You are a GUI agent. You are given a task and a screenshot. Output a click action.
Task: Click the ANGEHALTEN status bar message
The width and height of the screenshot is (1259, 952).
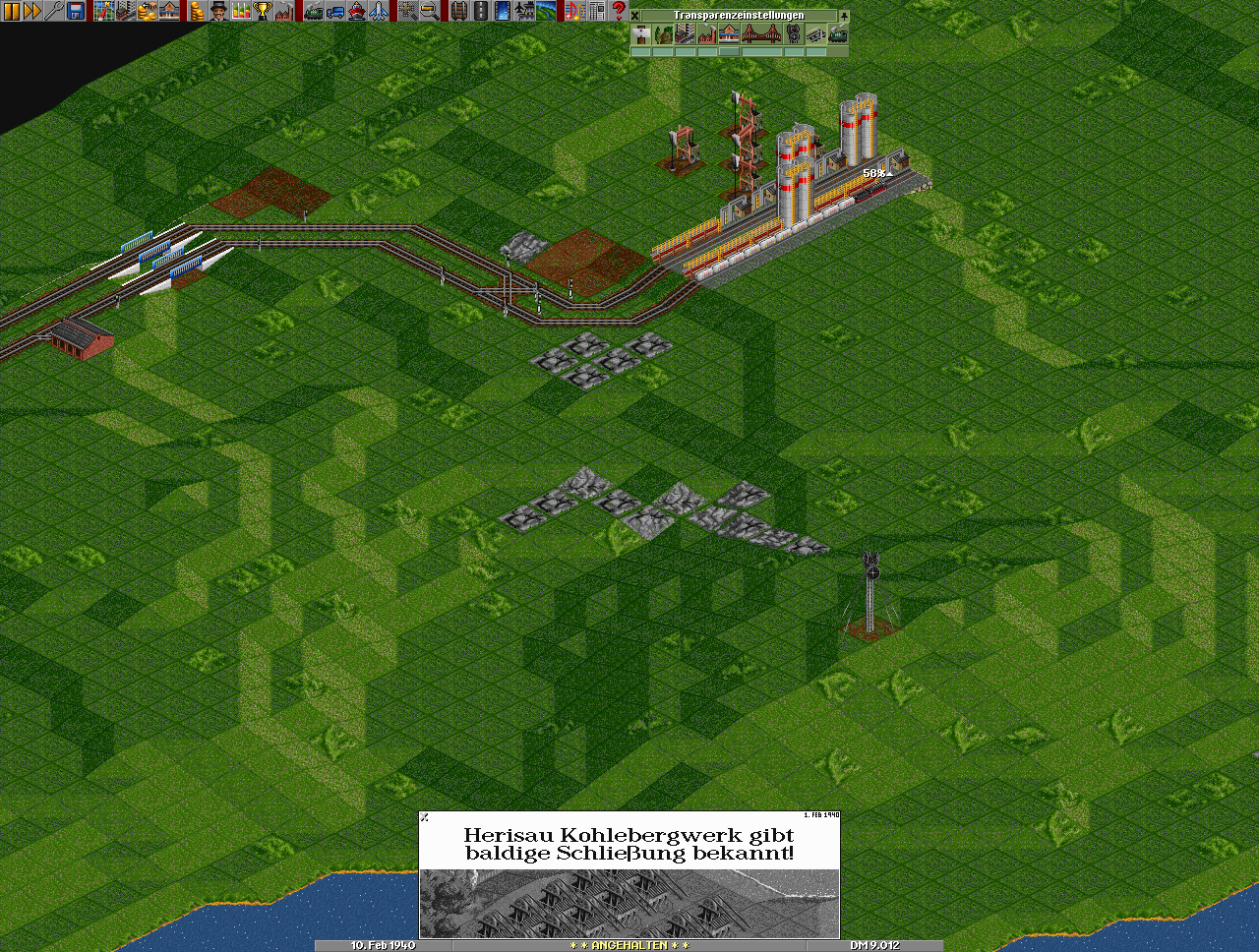click(x=629, y=945)
